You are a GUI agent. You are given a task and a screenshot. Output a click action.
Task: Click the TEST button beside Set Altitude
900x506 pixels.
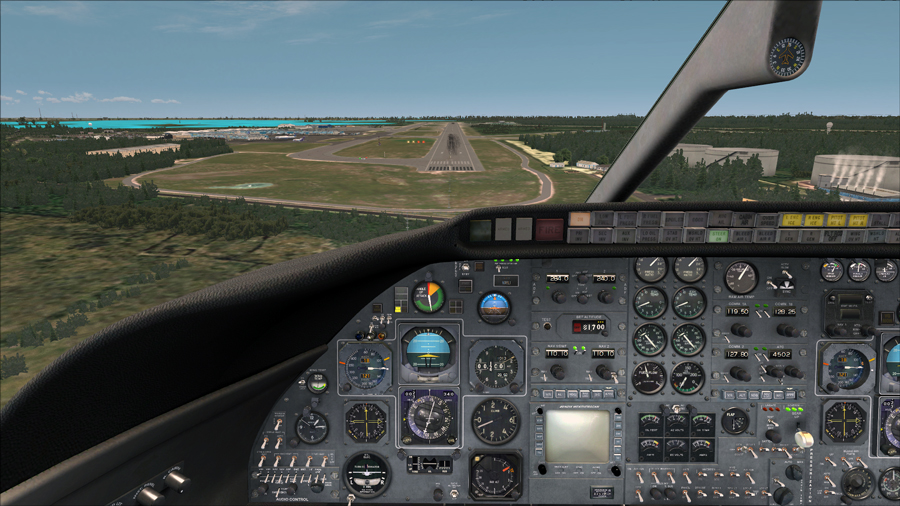[x=546, y=326]
